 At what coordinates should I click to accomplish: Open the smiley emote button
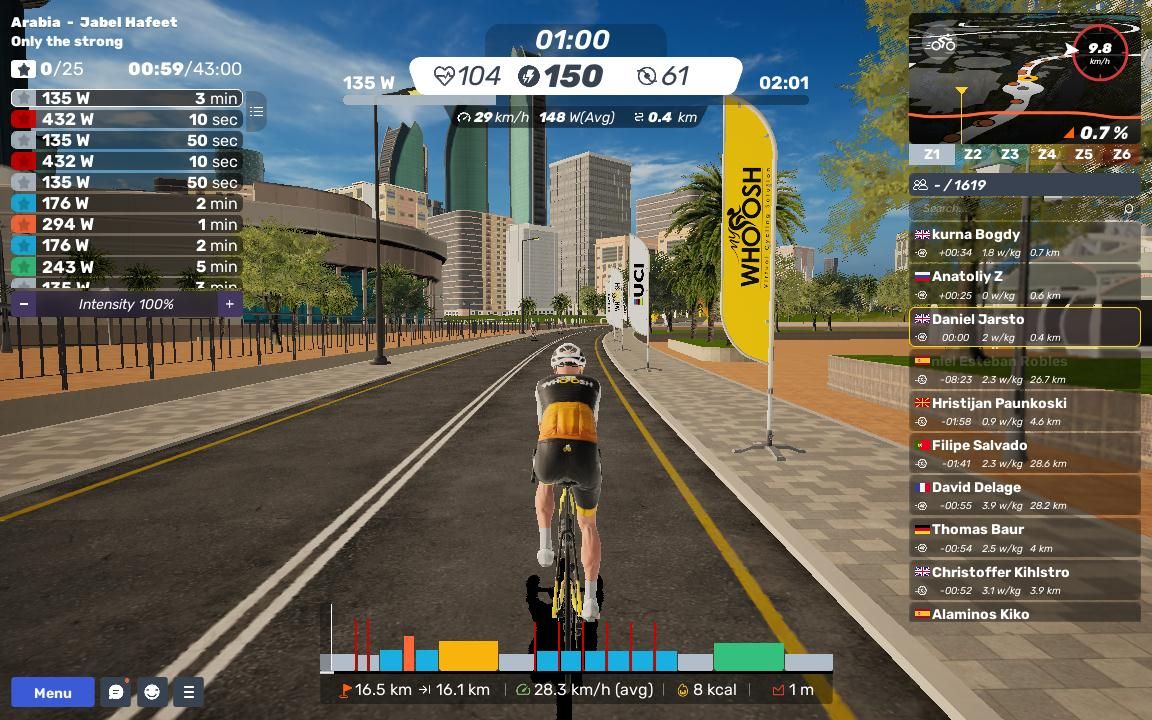pyautogui.click(x=152, y=692)
